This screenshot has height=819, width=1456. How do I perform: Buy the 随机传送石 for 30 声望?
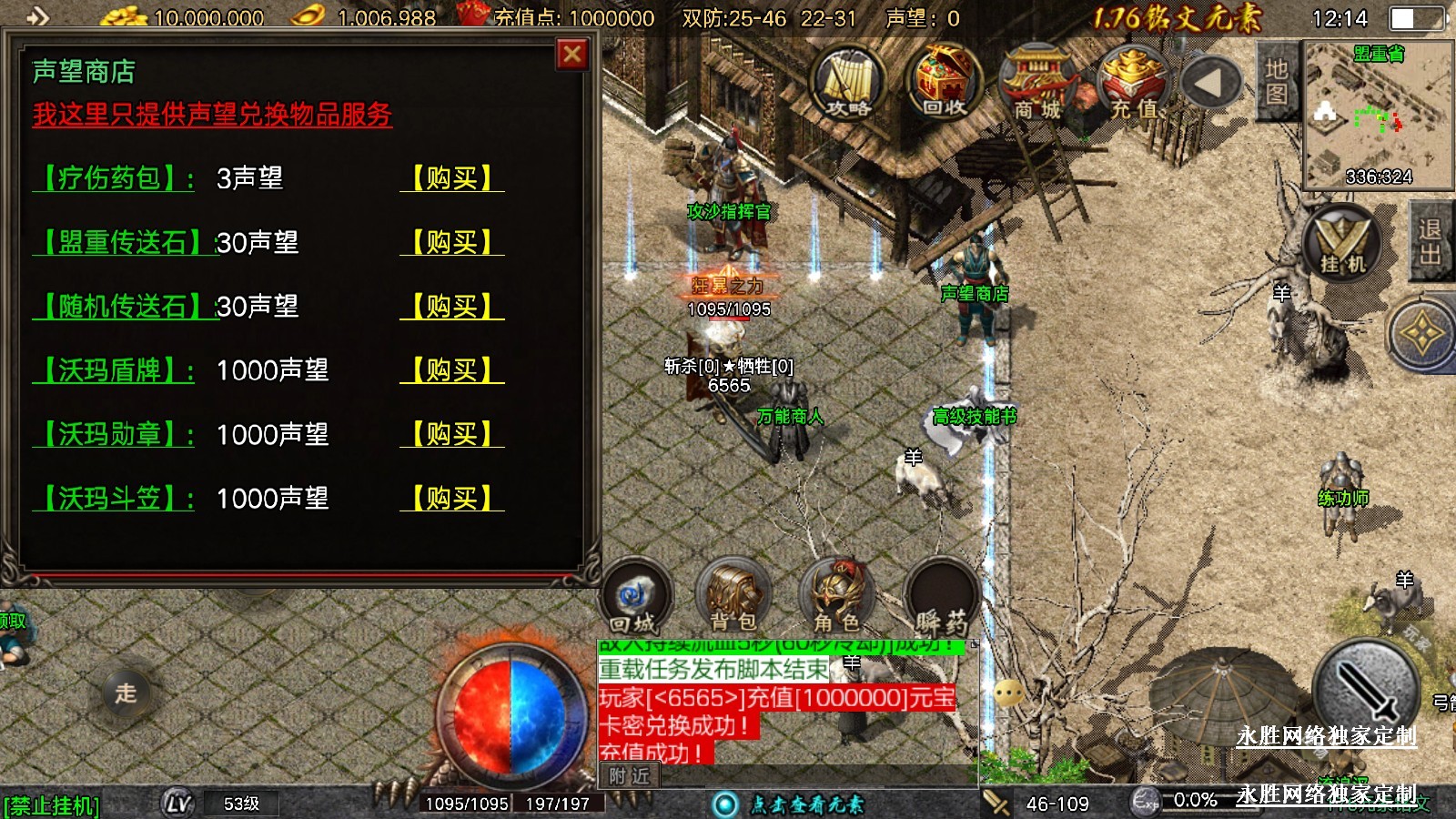tap(451, 307)
